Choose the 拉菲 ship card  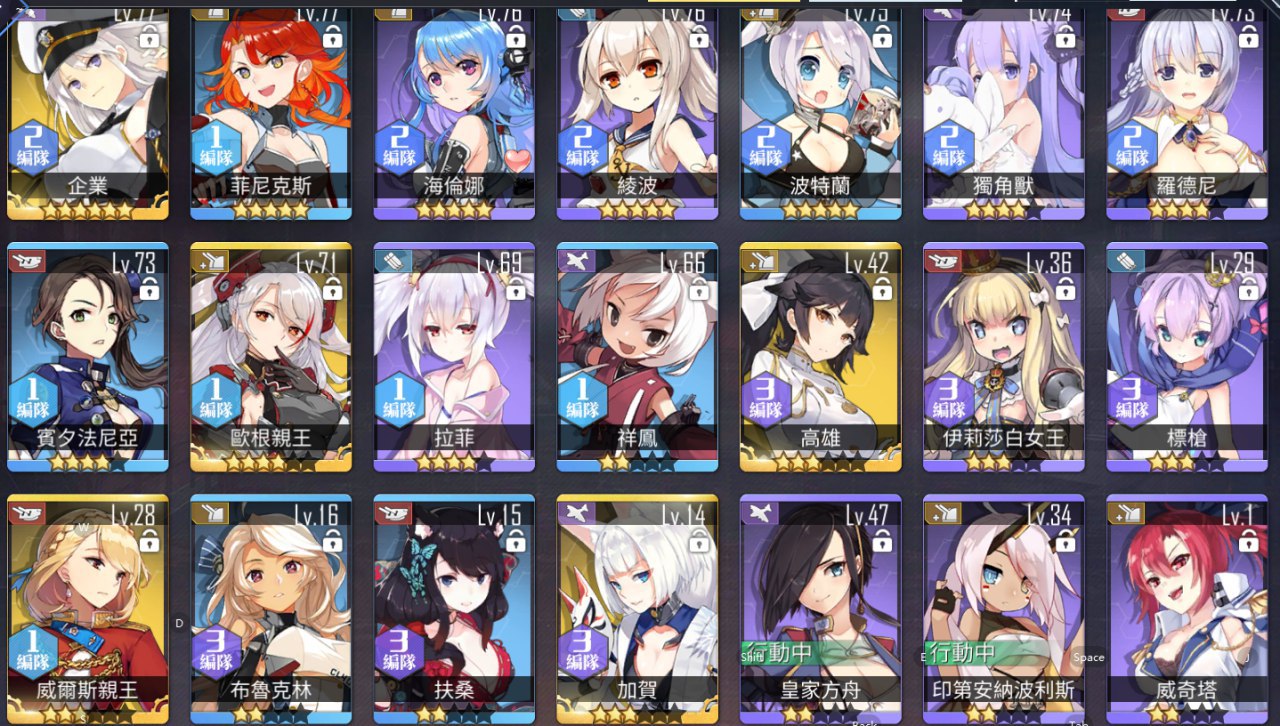click(454, 355)
